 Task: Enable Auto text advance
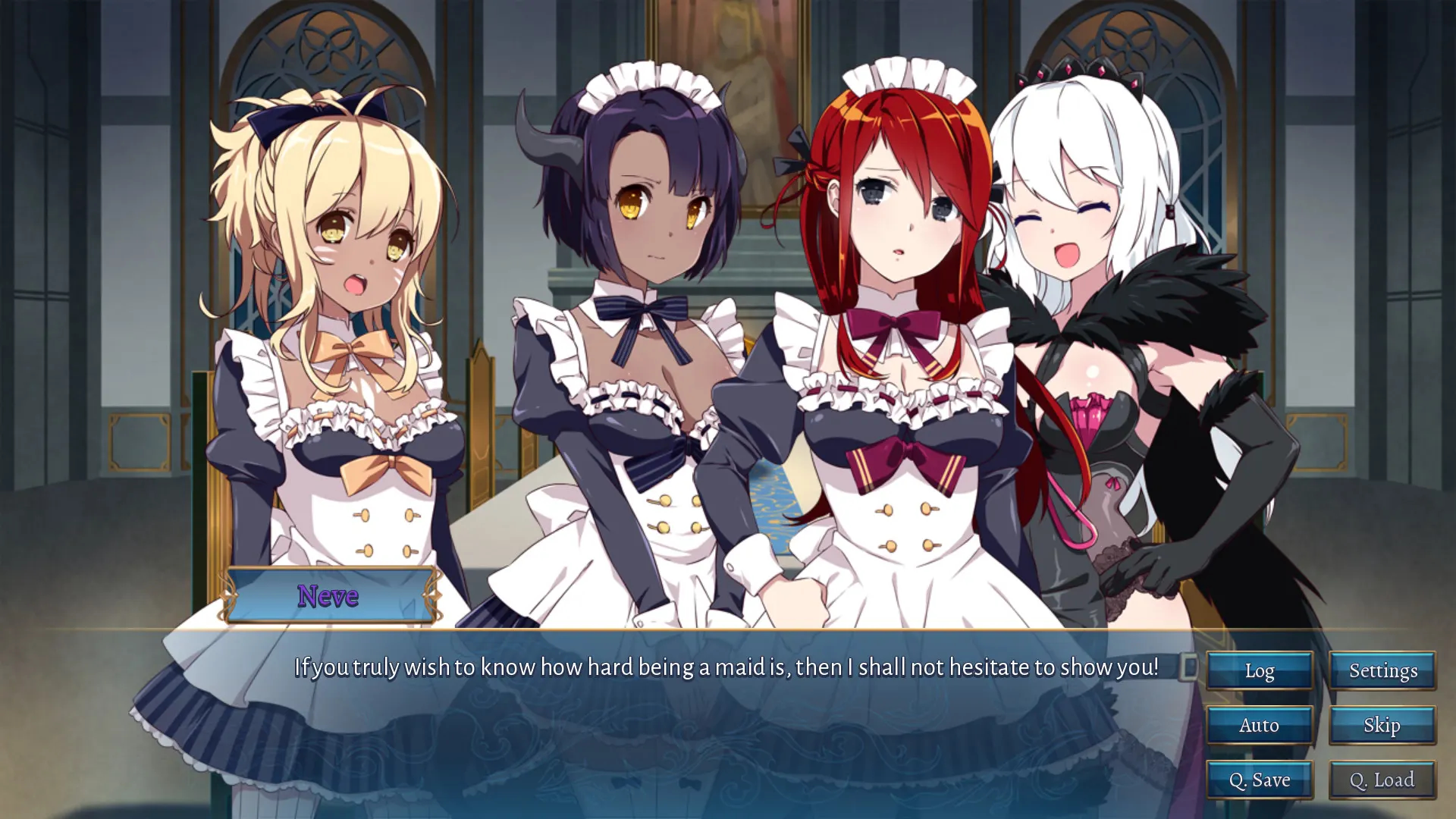click(x=1259, y=725)
